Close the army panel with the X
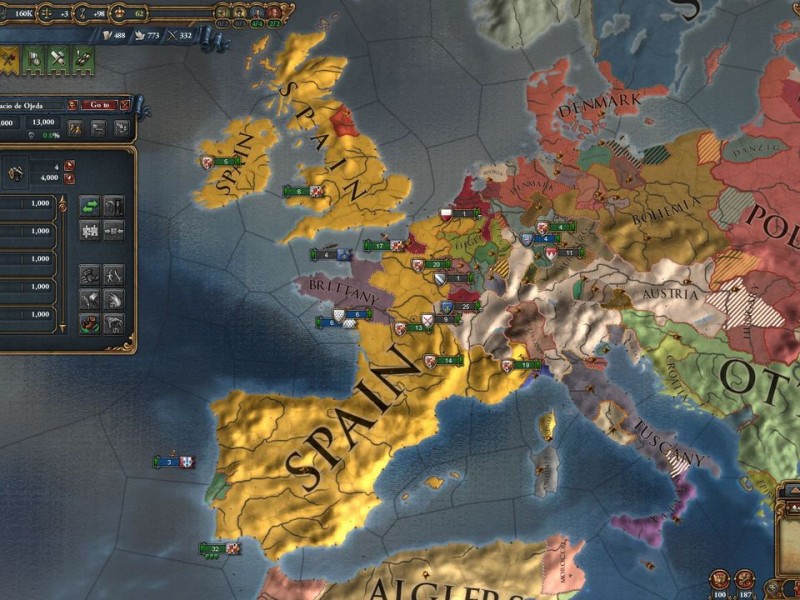This screenshot has width=800, height=600. [x=126, y=104]
